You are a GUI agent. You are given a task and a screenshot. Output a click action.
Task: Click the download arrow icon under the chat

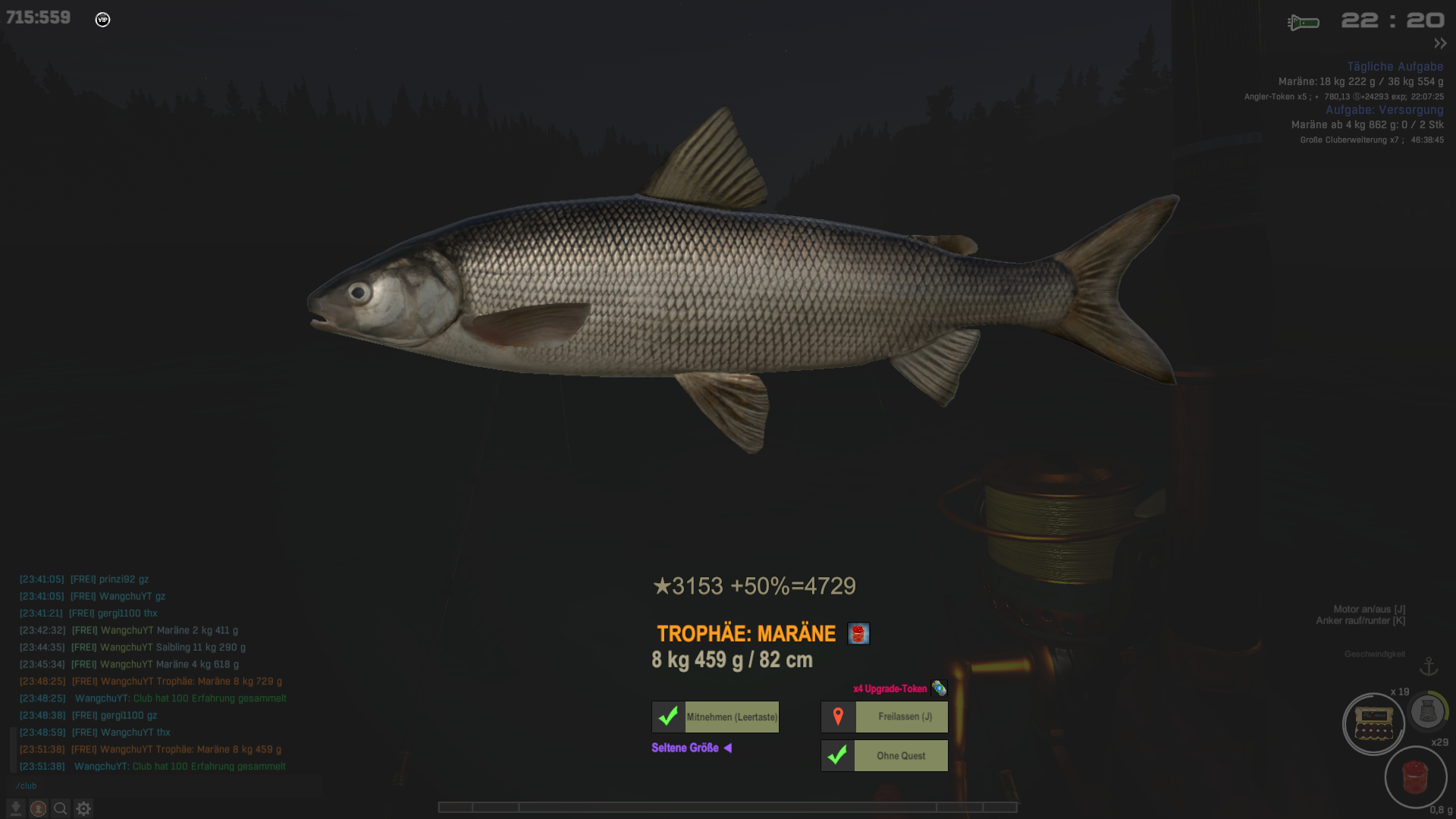[15, 808]
